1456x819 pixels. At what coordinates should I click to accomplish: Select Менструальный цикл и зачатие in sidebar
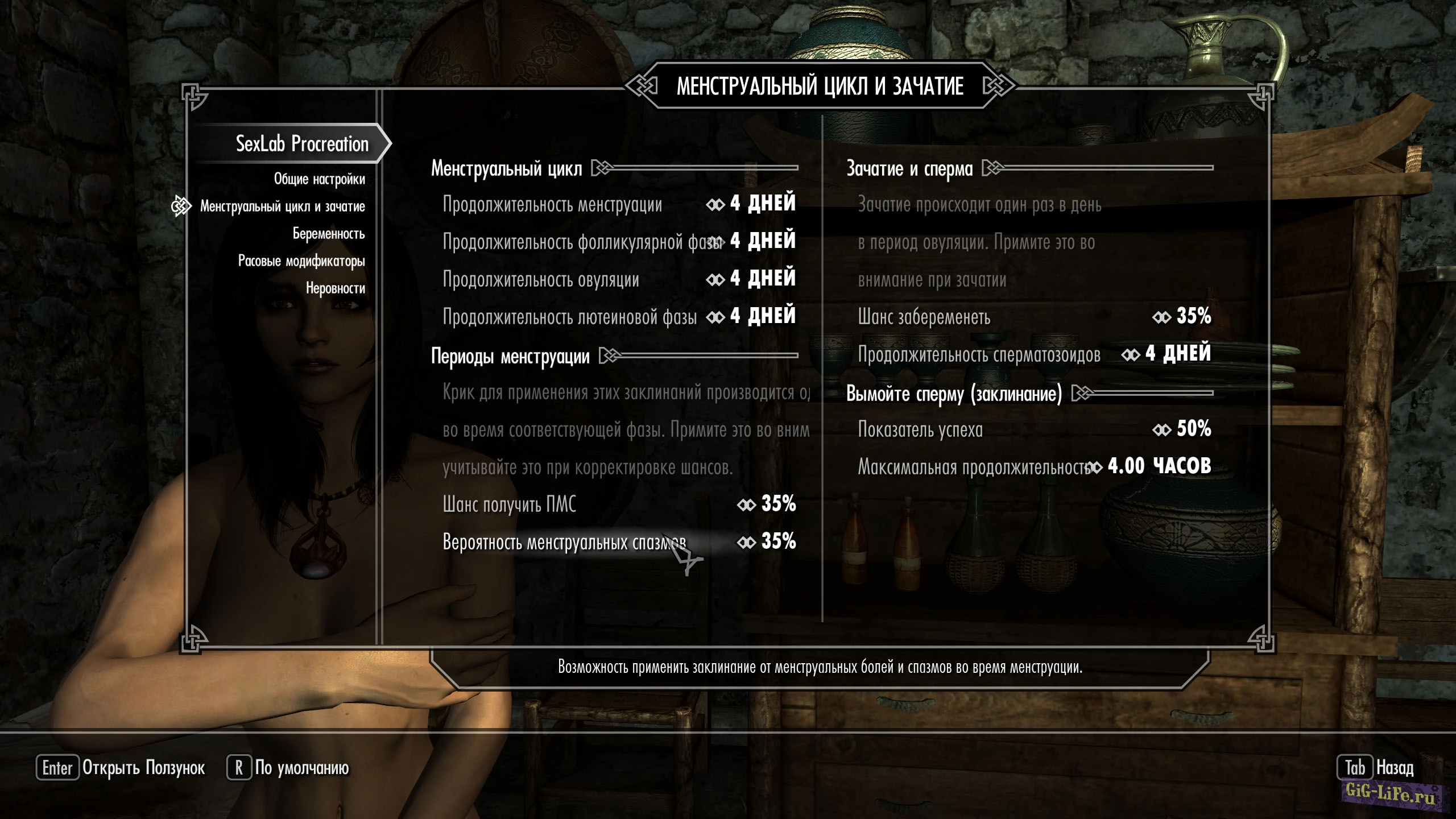coord(282,206)
